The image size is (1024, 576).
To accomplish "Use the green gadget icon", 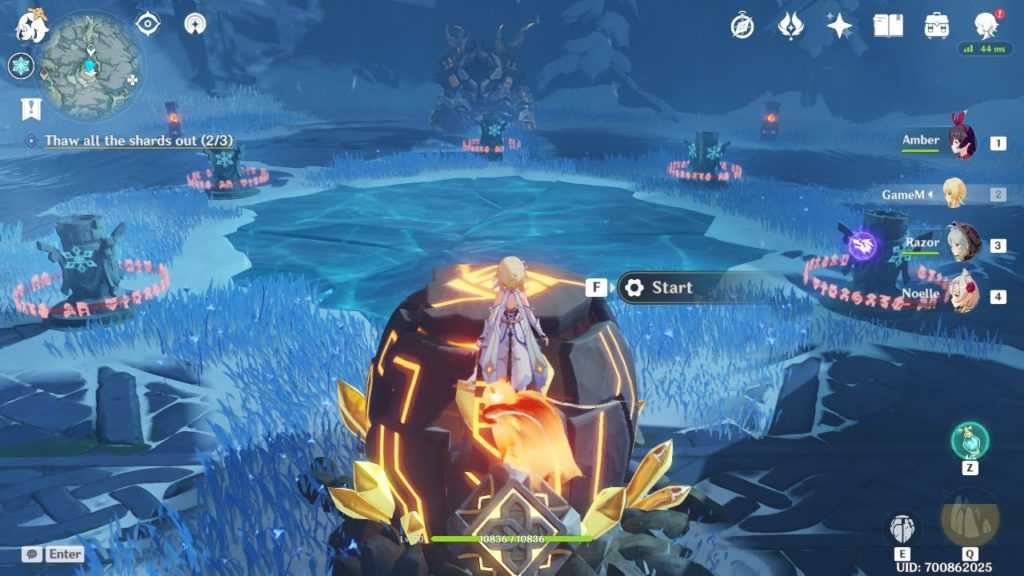I will coord(970,440).
